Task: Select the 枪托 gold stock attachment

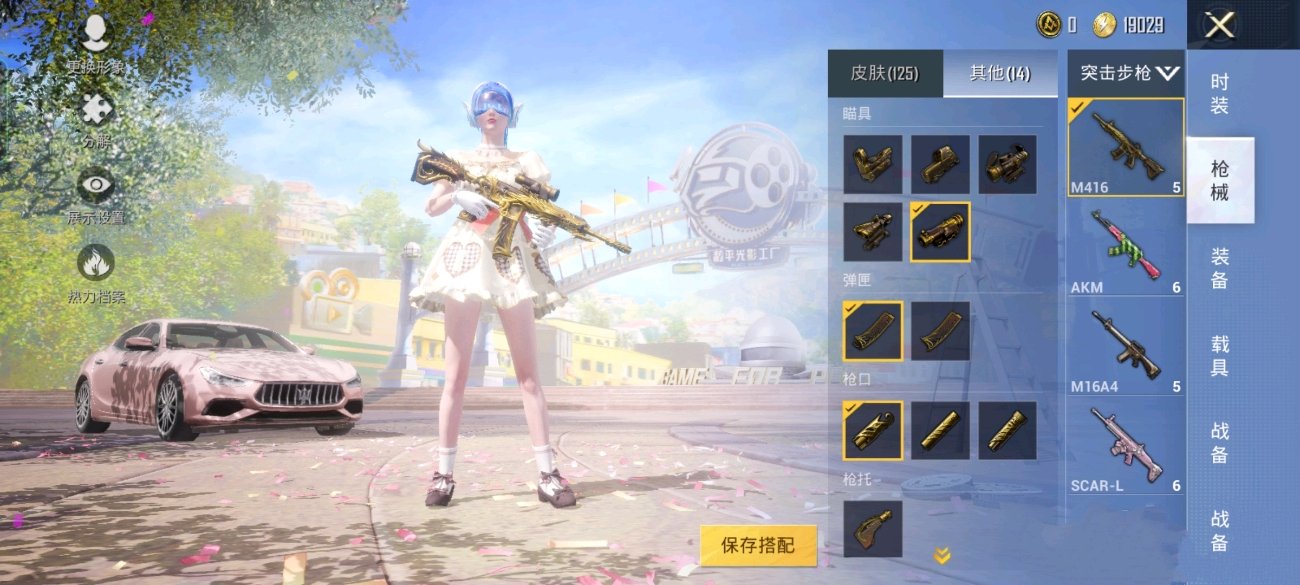Action: click(872, 529)
